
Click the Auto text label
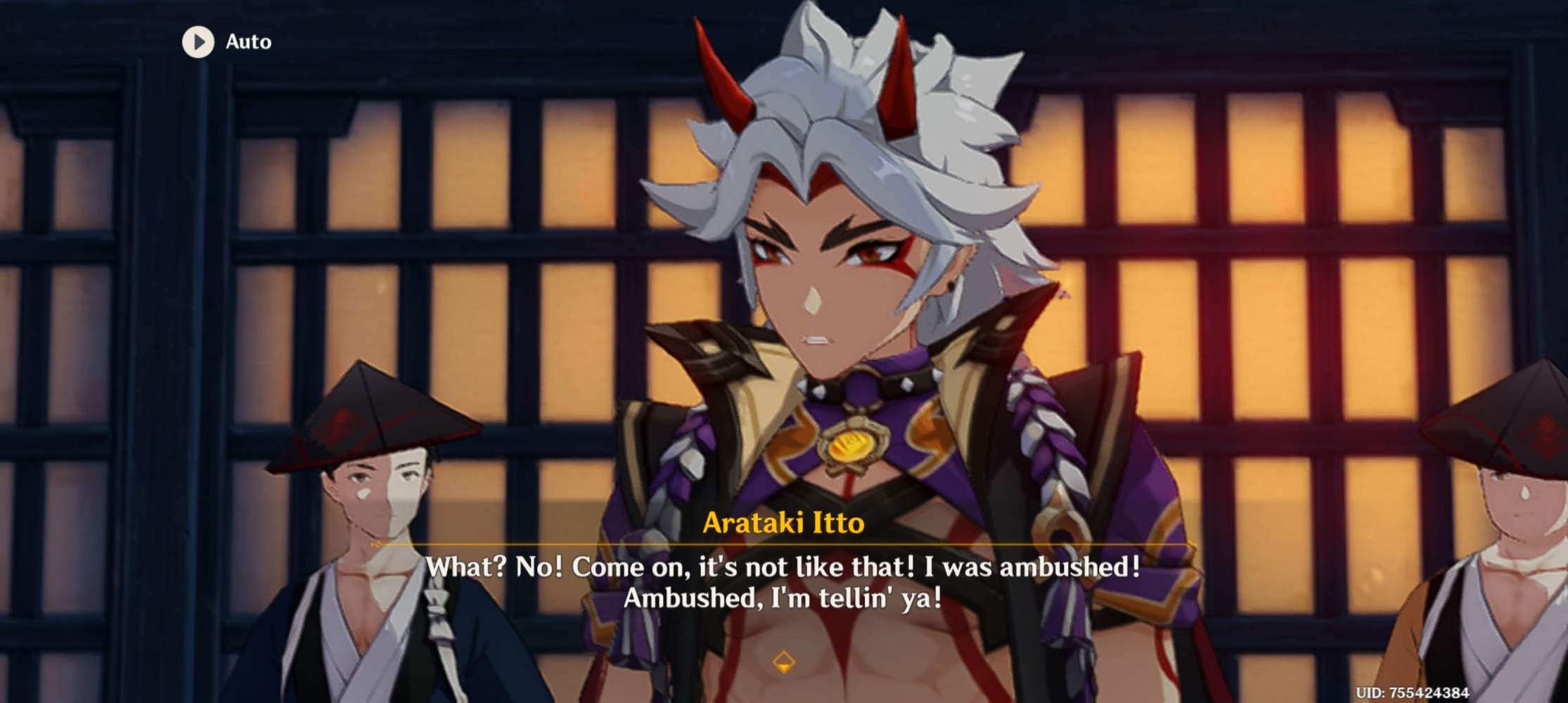248,41
